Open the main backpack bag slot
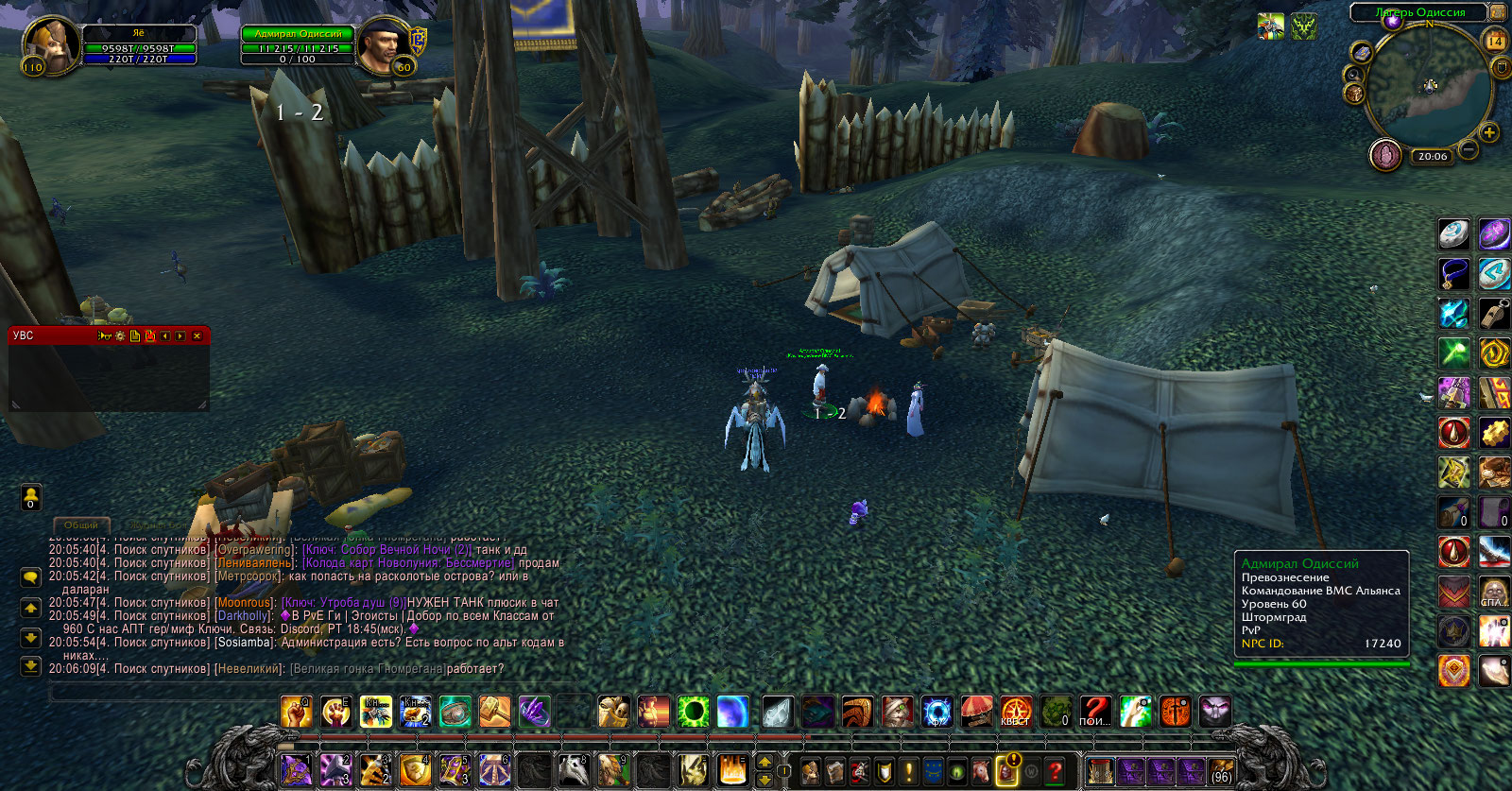 (x=1222, y=771)
